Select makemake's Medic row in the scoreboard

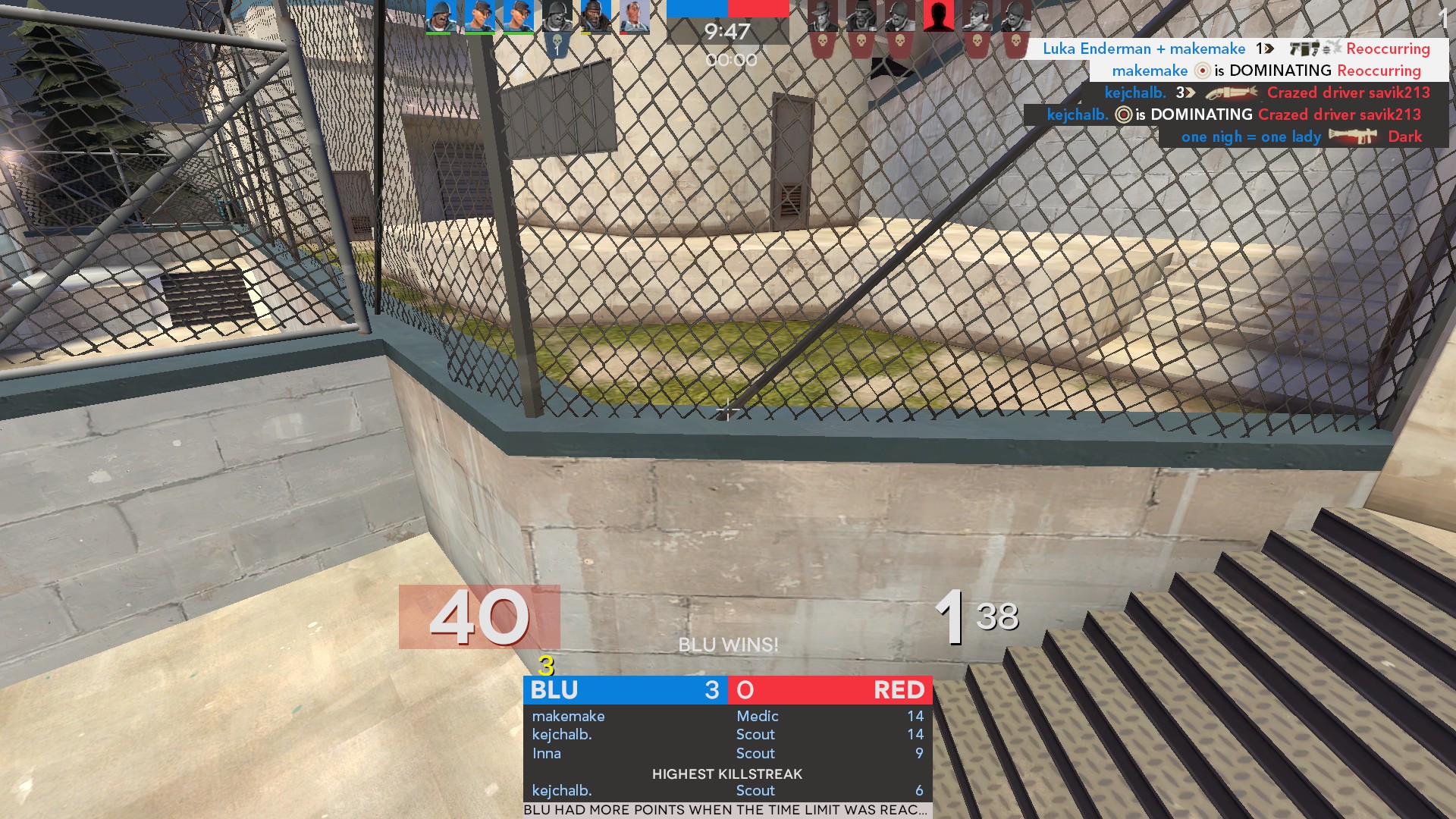point(727,716)
